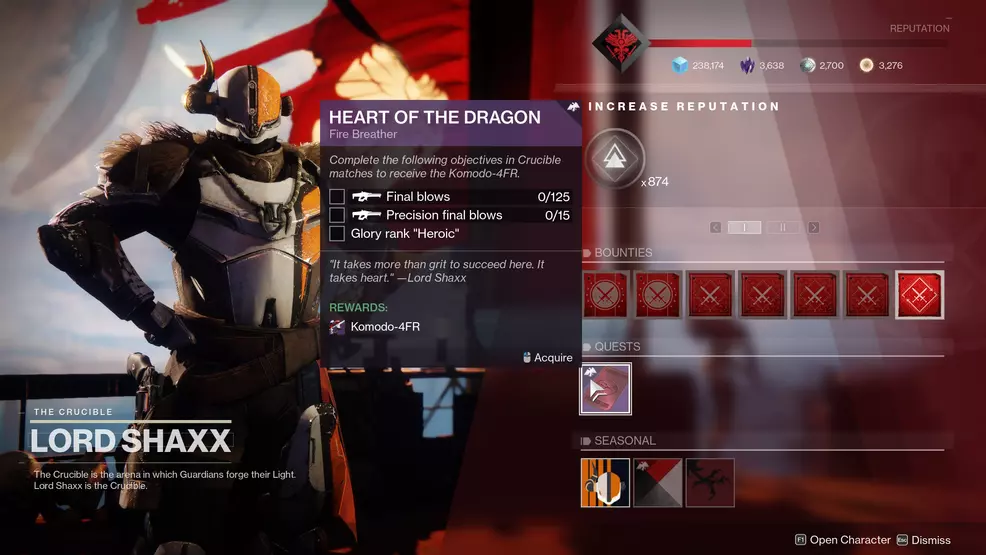Select the highlighted bright red weekly bounty

(919, 295)
